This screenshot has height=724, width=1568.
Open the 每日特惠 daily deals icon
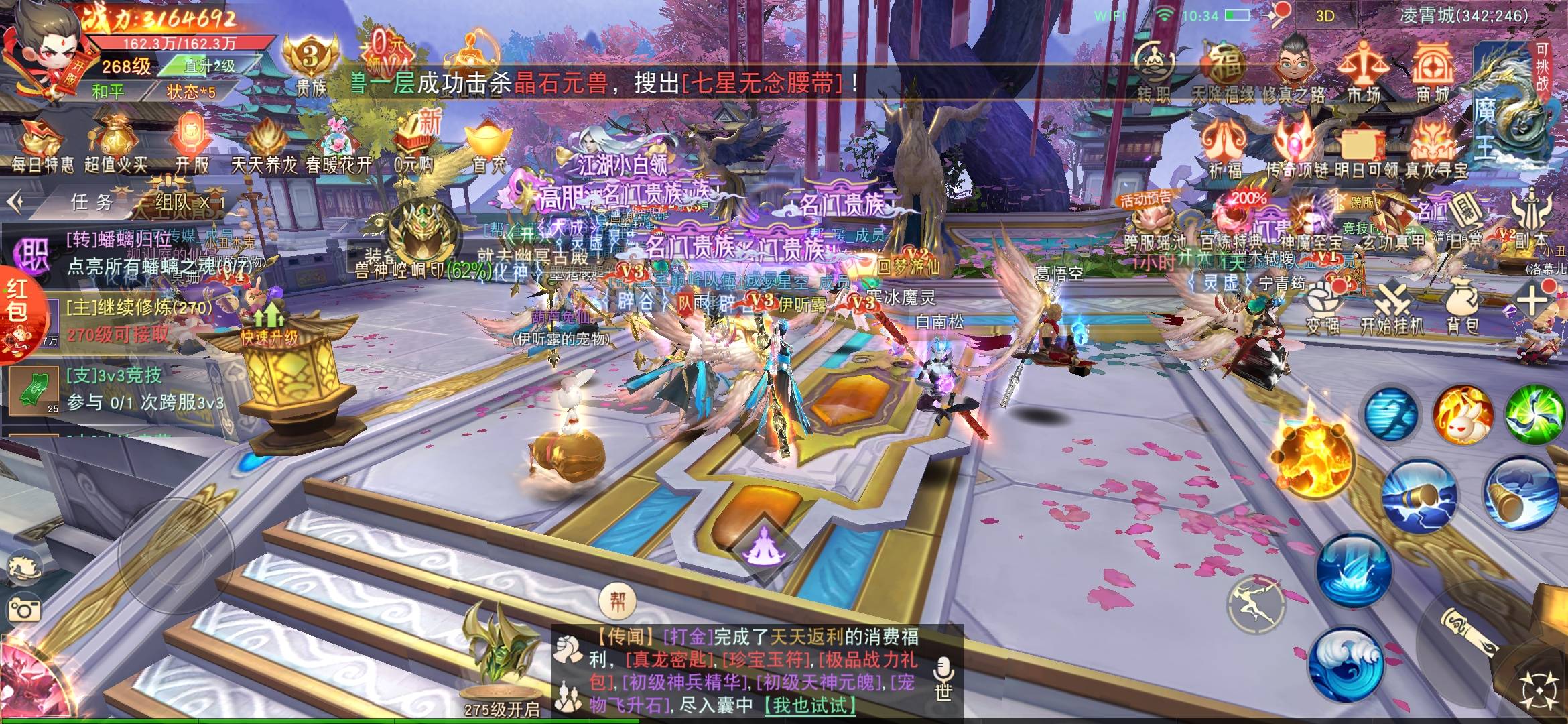pyautogui.click(x=42, y=144)
